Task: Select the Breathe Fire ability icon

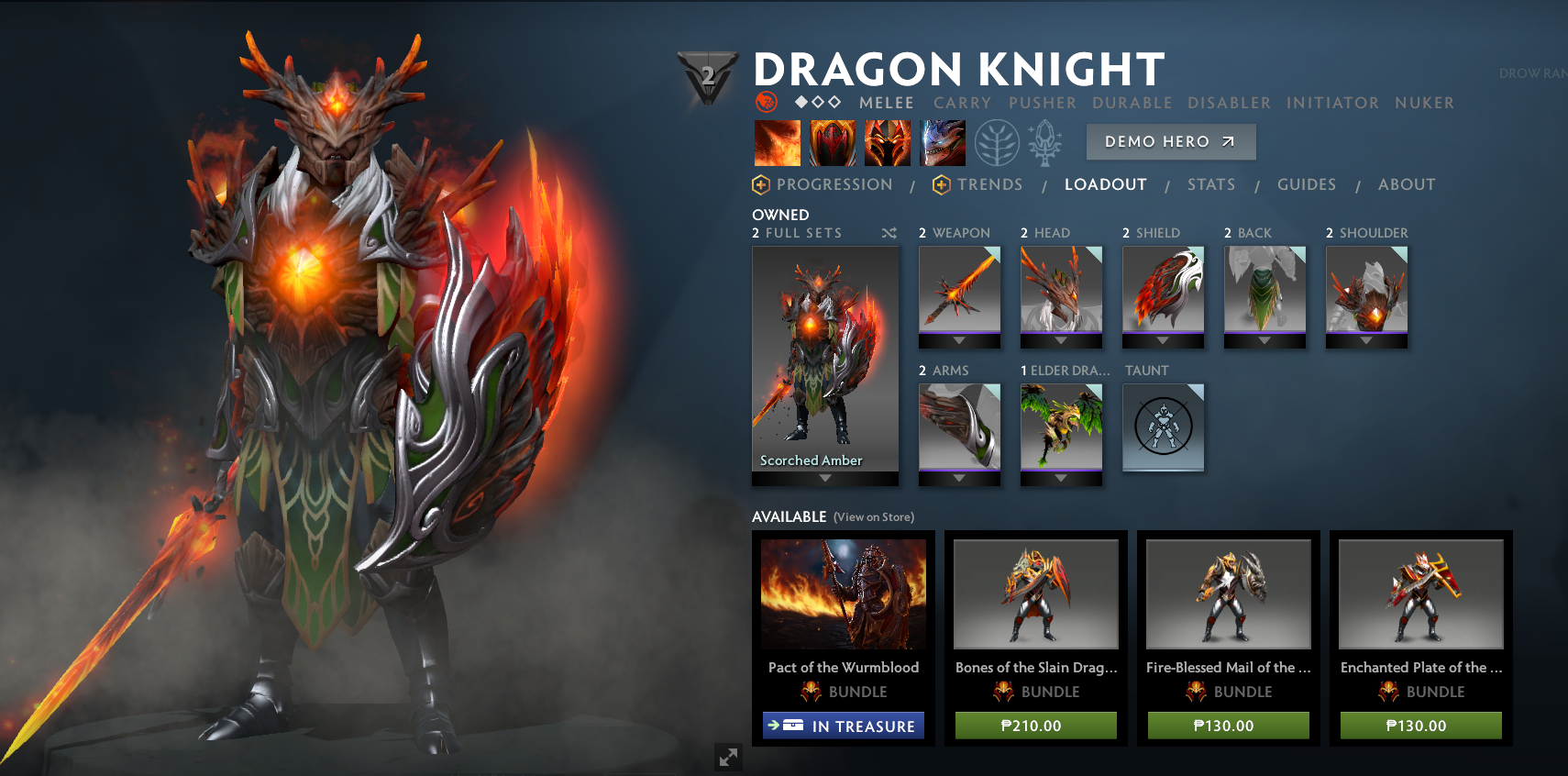Action: [777, 143]
